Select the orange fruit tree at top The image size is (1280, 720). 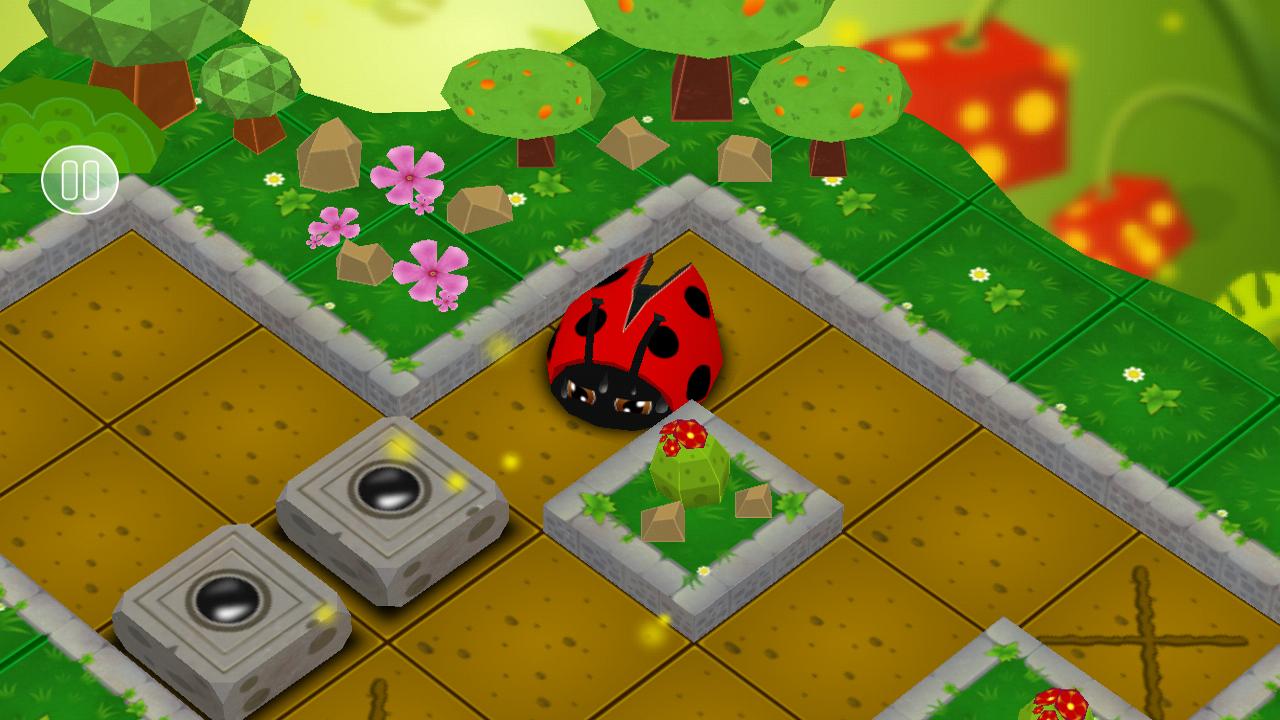coord(520,90)
